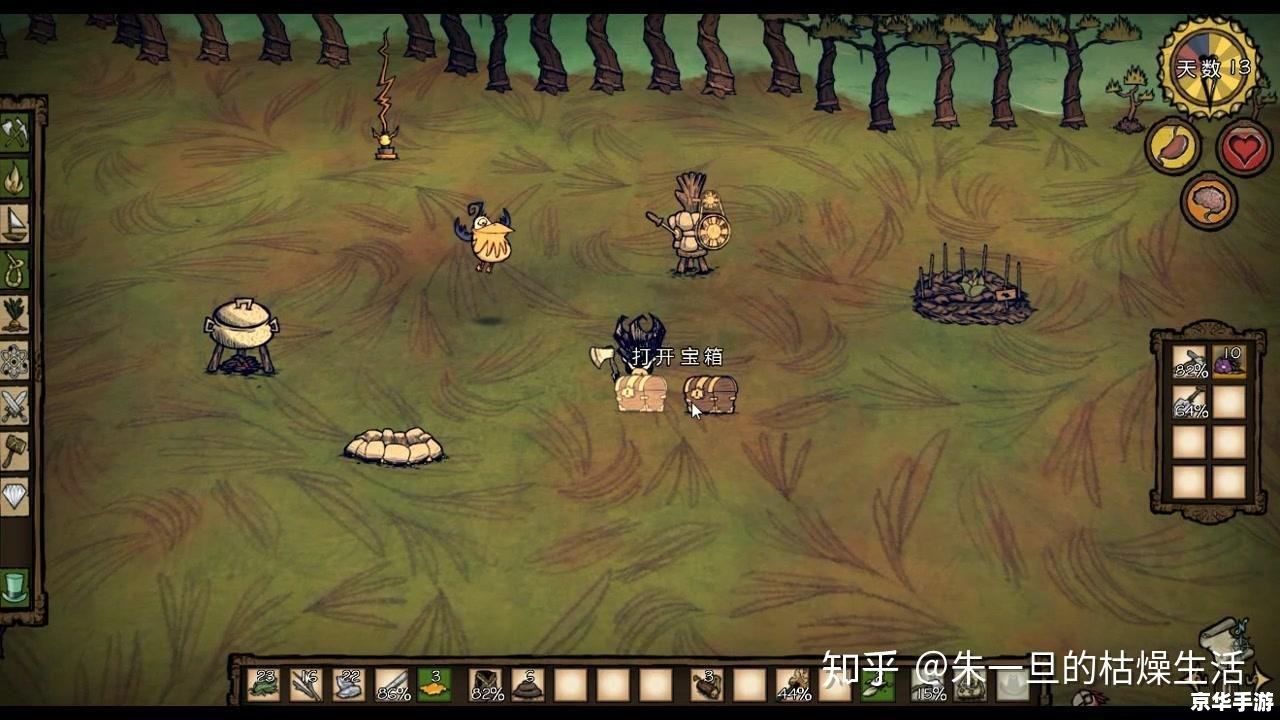Pick the 82% durability inventory item
The height and width of the screenshot is (720, 1280).
coord(487,685)
